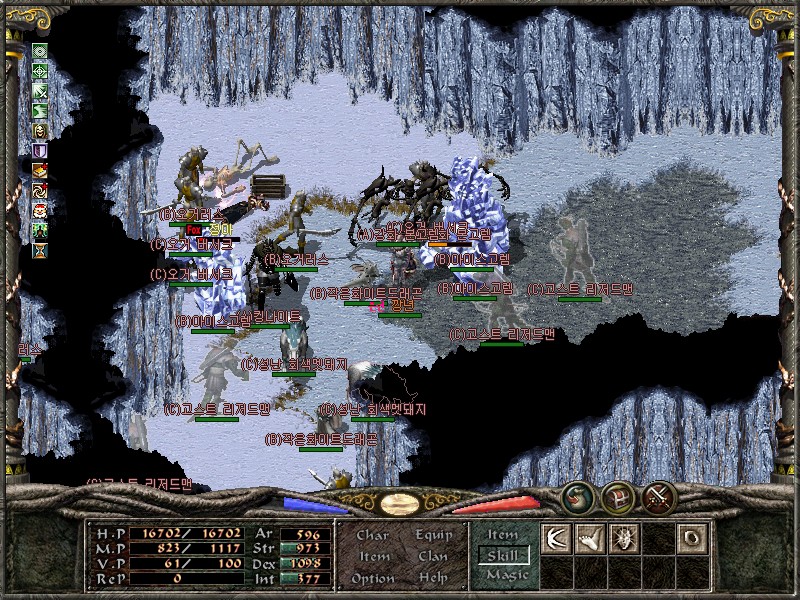Image resolution: width=800 pixels, height=600 pixels.
Task: Open the Clan menu
Action: 433,556
